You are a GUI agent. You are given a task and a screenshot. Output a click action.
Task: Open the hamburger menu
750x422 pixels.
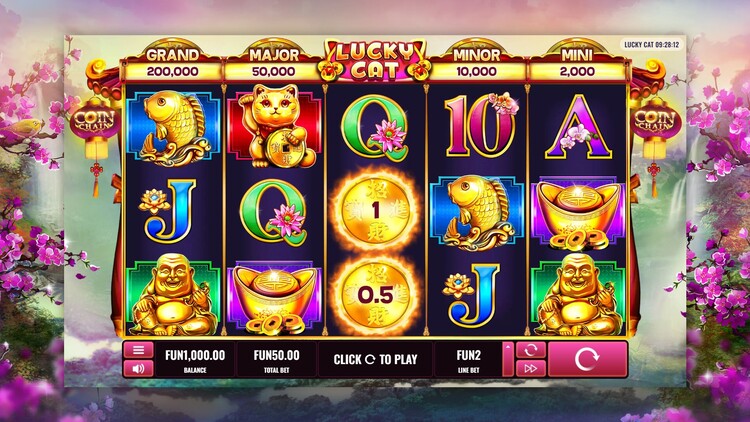[x=137, y=350]
